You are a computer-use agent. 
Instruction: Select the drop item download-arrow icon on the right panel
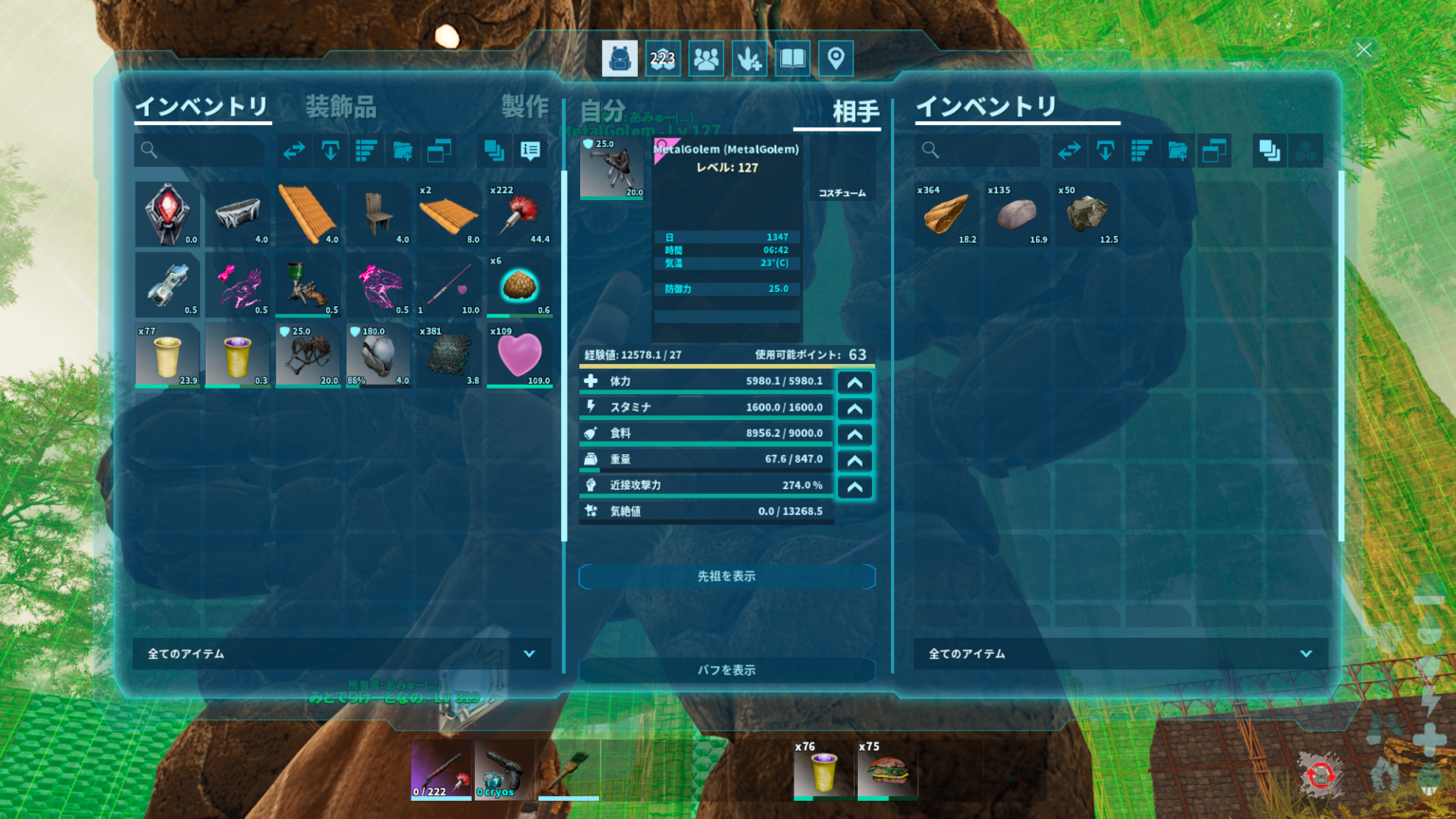coord(1105,150)
